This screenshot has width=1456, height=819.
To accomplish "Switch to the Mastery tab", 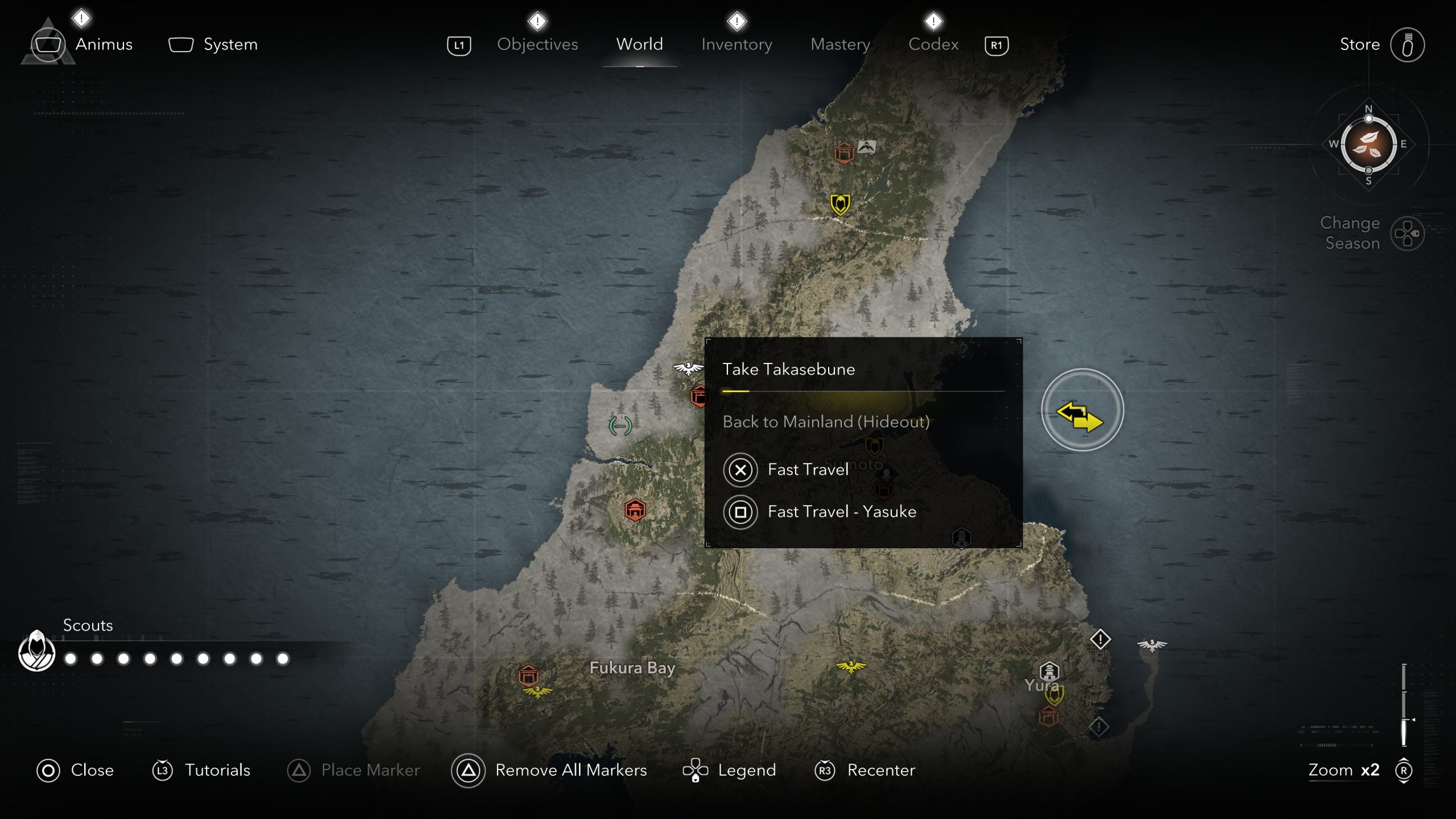I will pyautogui.click(x=840, y=44).
